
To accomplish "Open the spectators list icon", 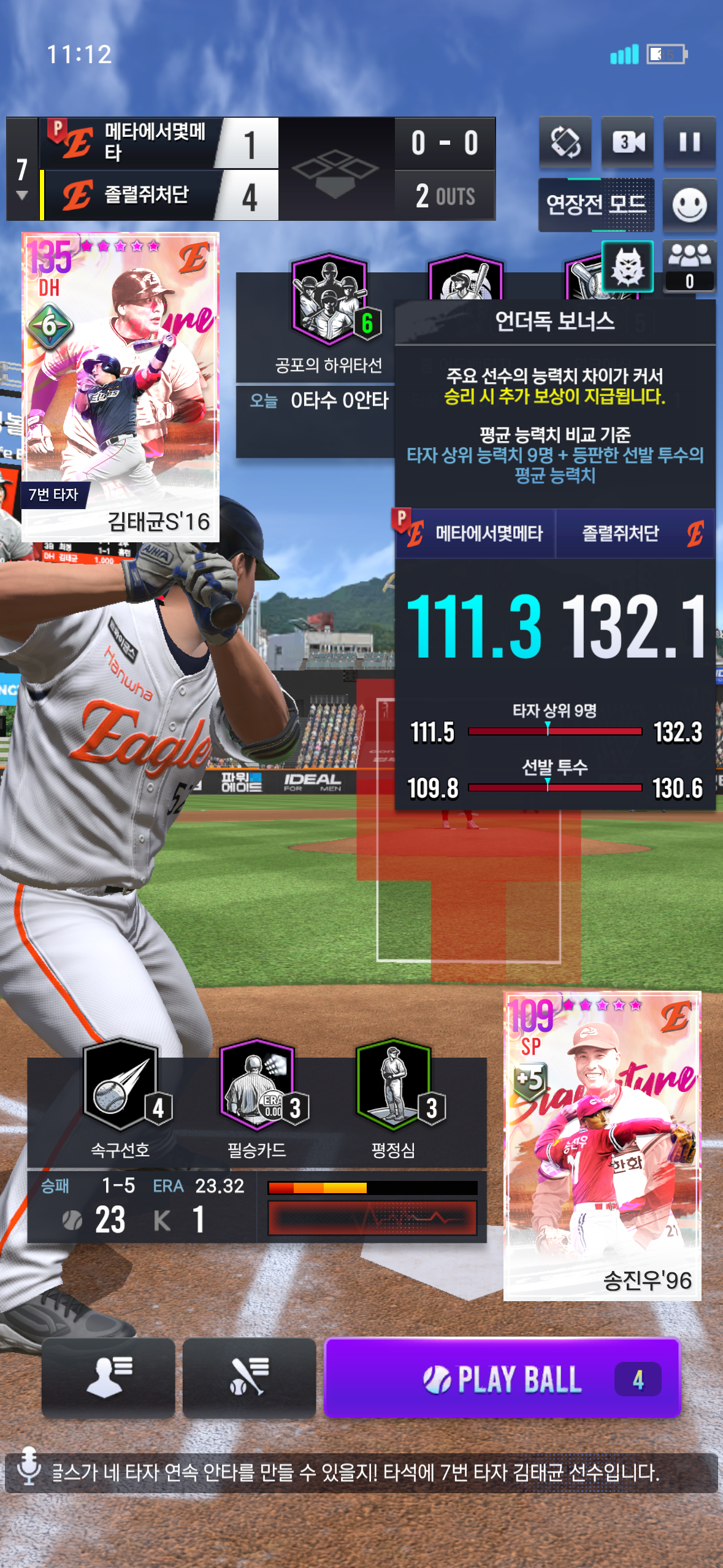I will pos(689,265).
